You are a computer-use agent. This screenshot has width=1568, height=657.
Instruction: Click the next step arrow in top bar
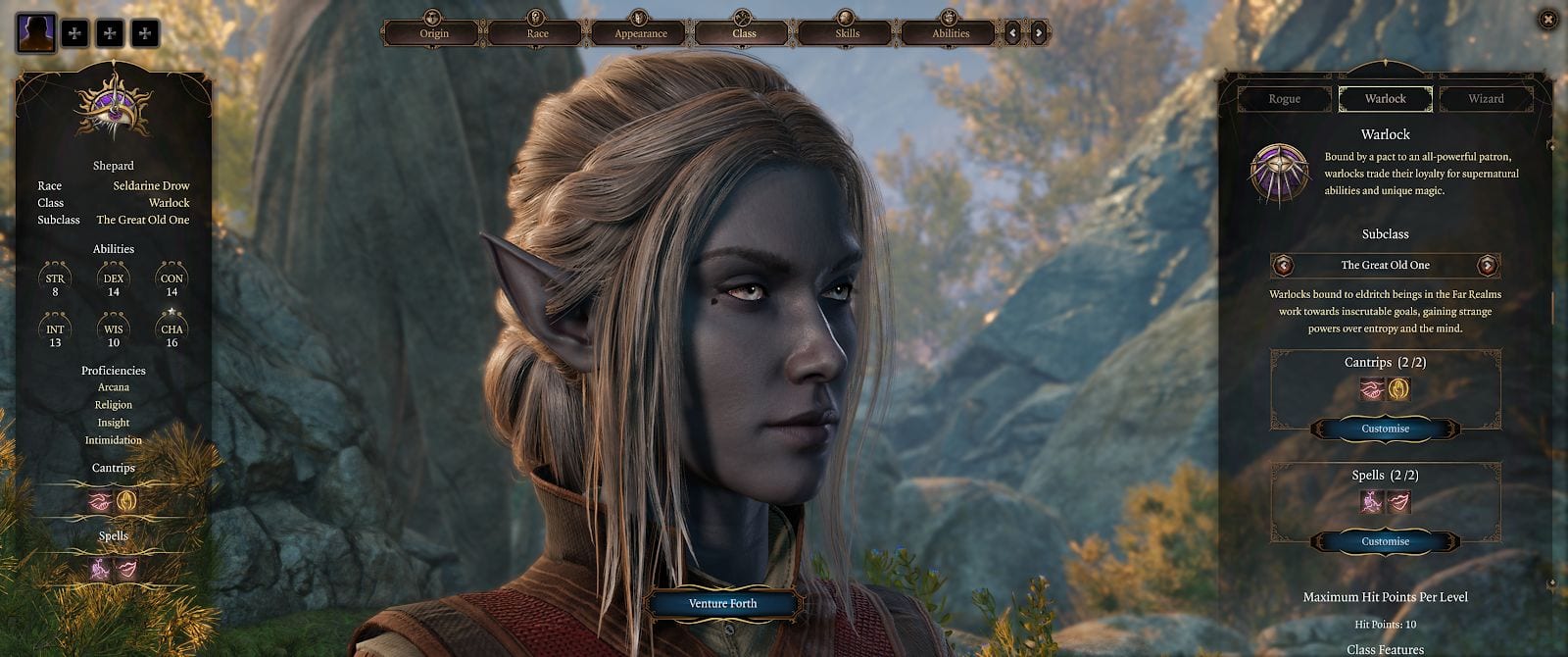click(x=1039, y=33)
